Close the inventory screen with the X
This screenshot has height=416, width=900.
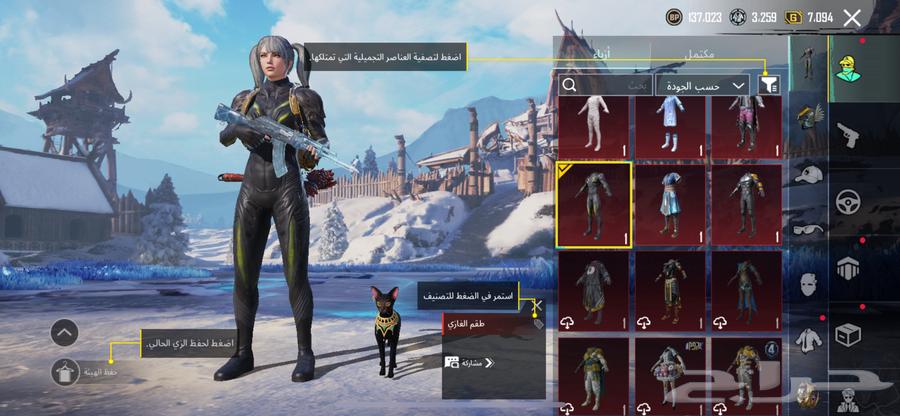point(852,17)
